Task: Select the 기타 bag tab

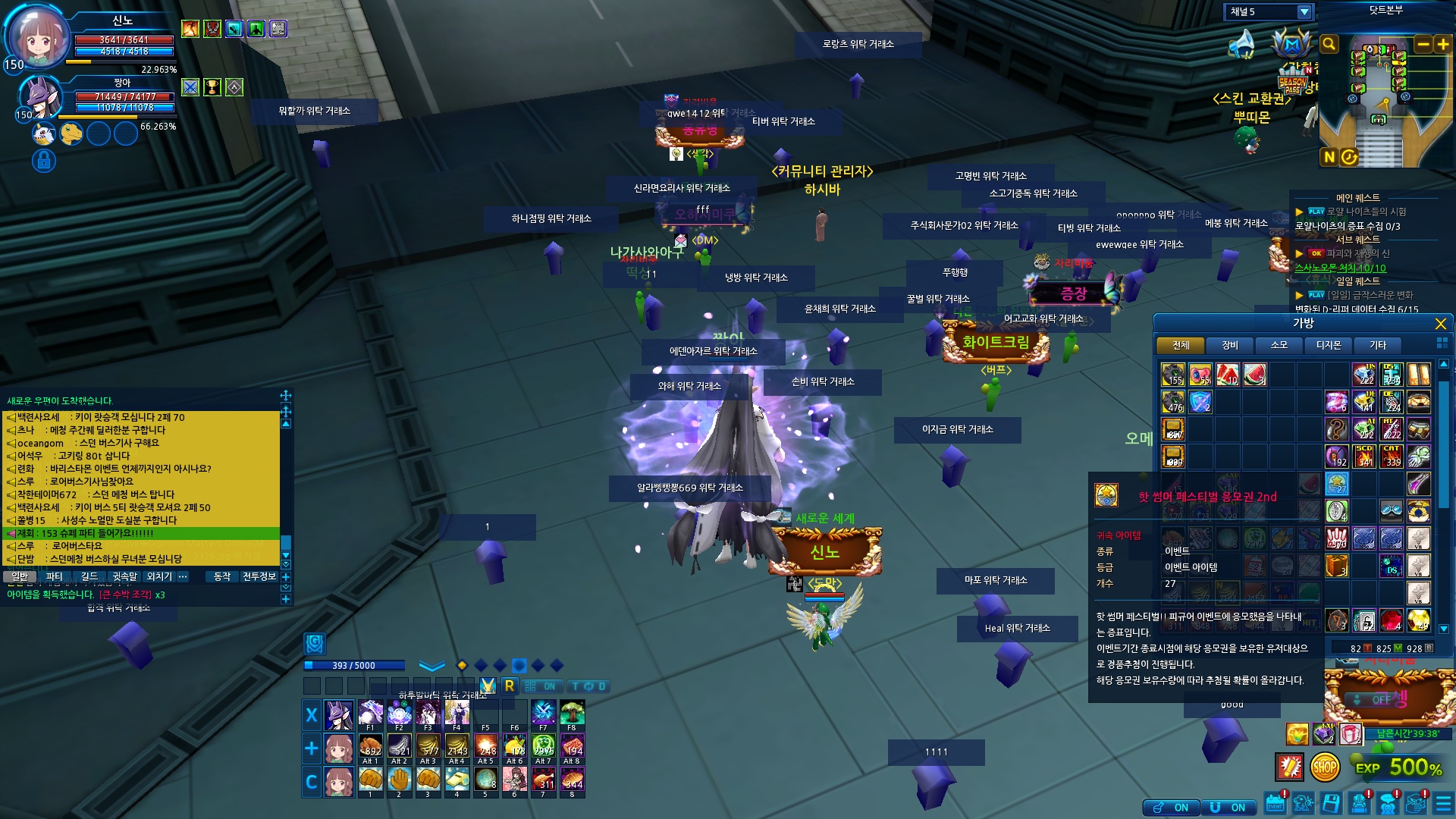Action: (x=1377, y=345)
